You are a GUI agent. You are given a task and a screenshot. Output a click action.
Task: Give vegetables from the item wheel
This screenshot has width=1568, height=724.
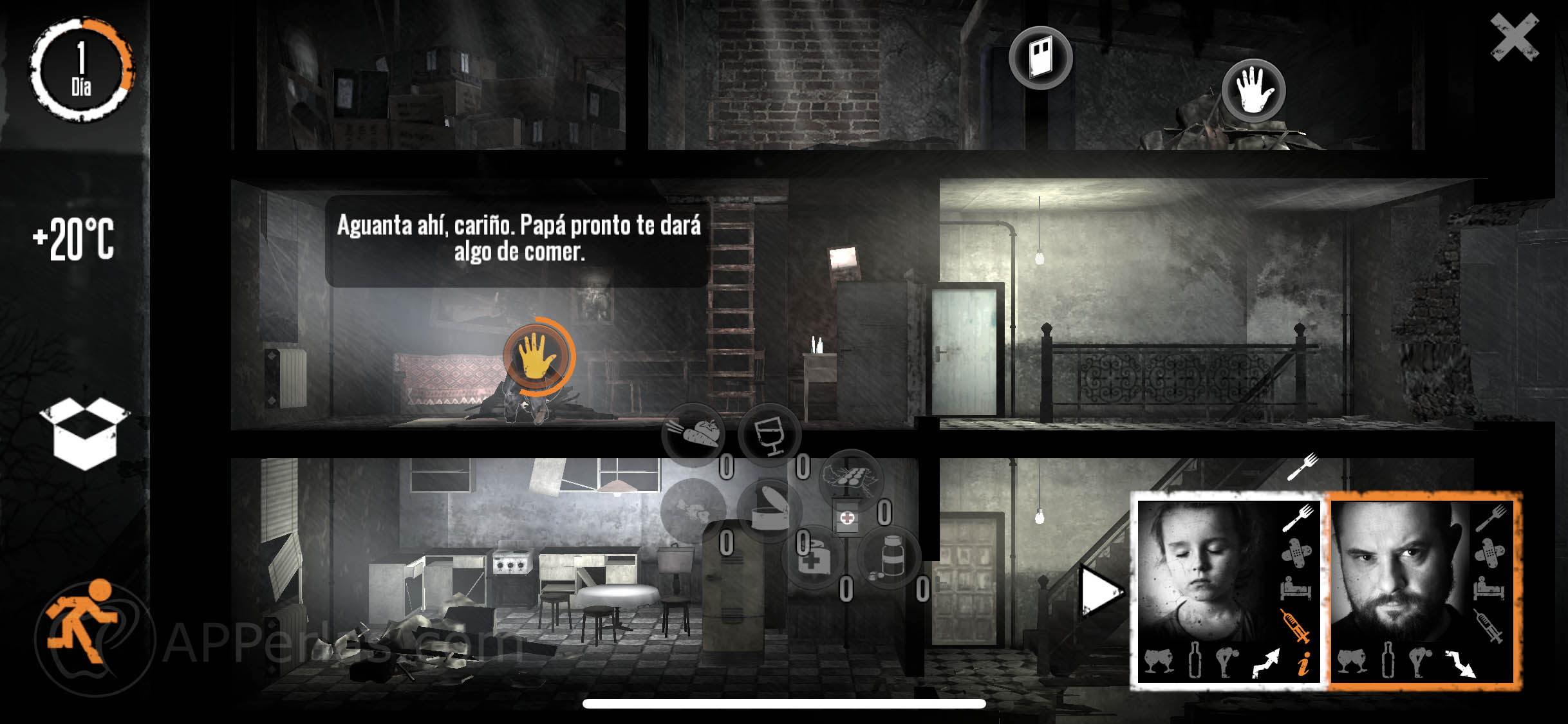click(694, 434)
